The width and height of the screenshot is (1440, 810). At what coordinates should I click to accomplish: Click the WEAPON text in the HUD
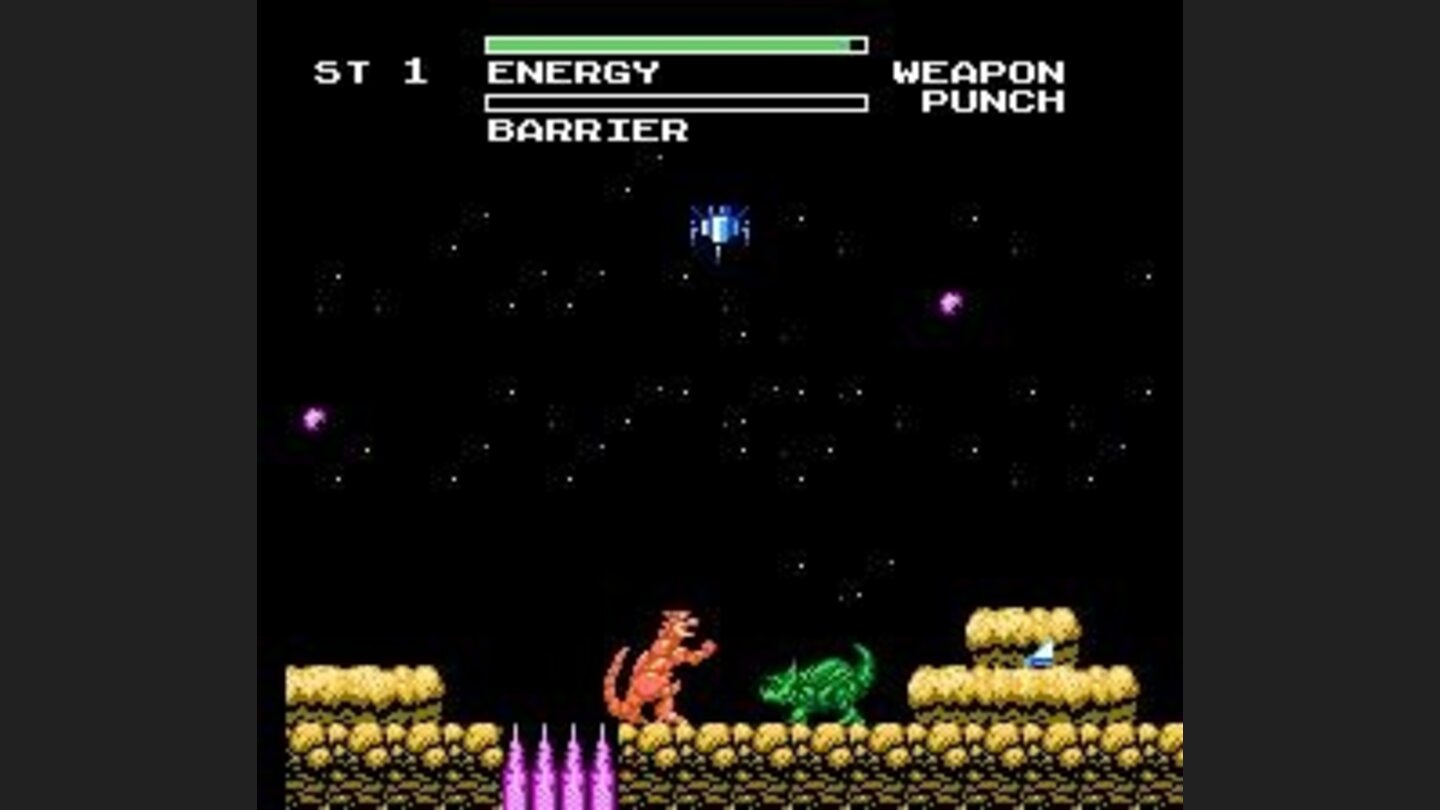click(x=981, y=72)
